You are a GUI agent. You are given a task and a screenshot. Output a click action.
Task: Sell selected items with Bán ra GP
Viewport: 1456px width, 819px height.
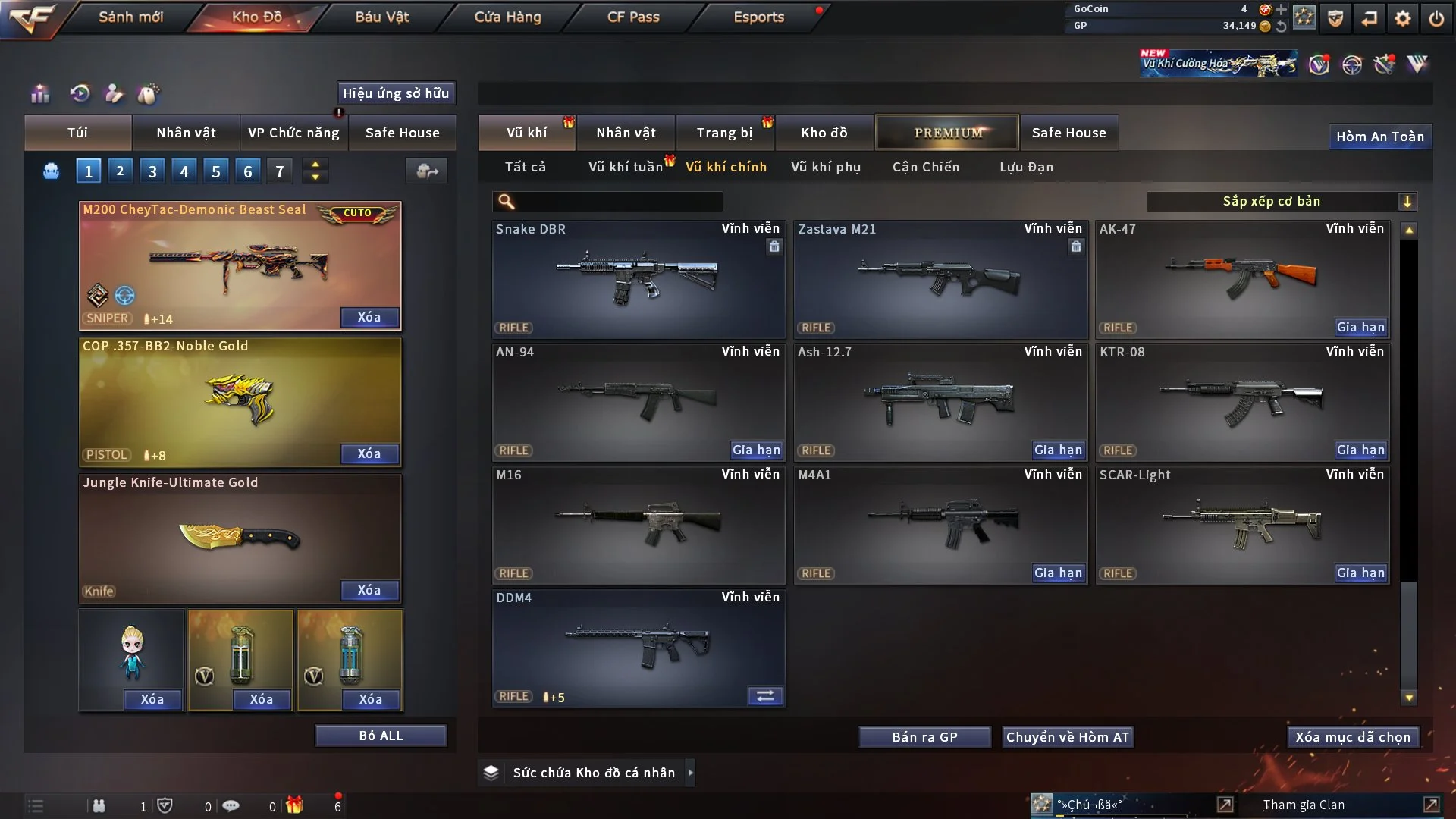point(924,737)
